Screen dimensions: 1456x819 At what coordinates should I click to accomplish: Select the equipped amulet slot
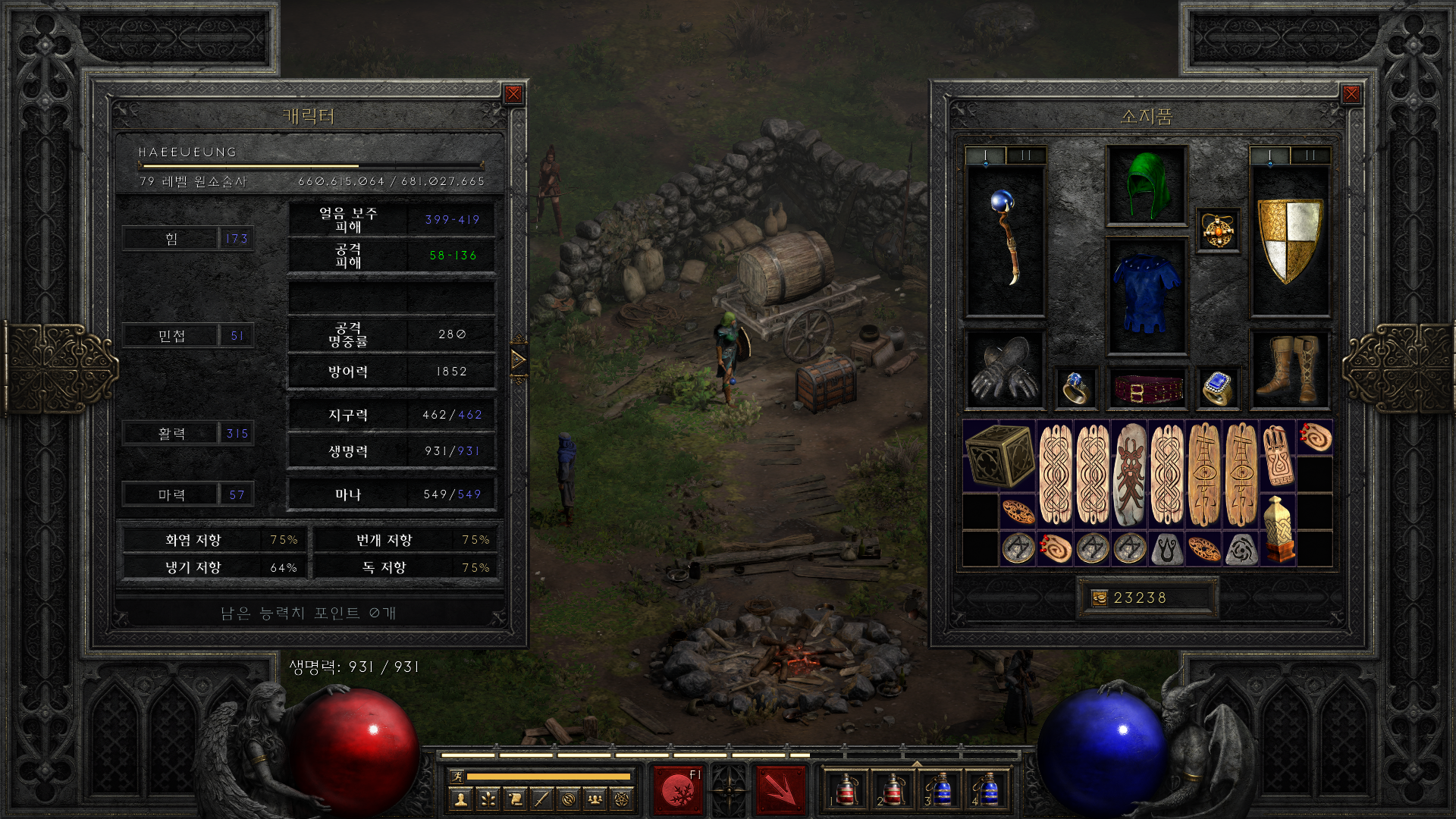coord(1218,231)
